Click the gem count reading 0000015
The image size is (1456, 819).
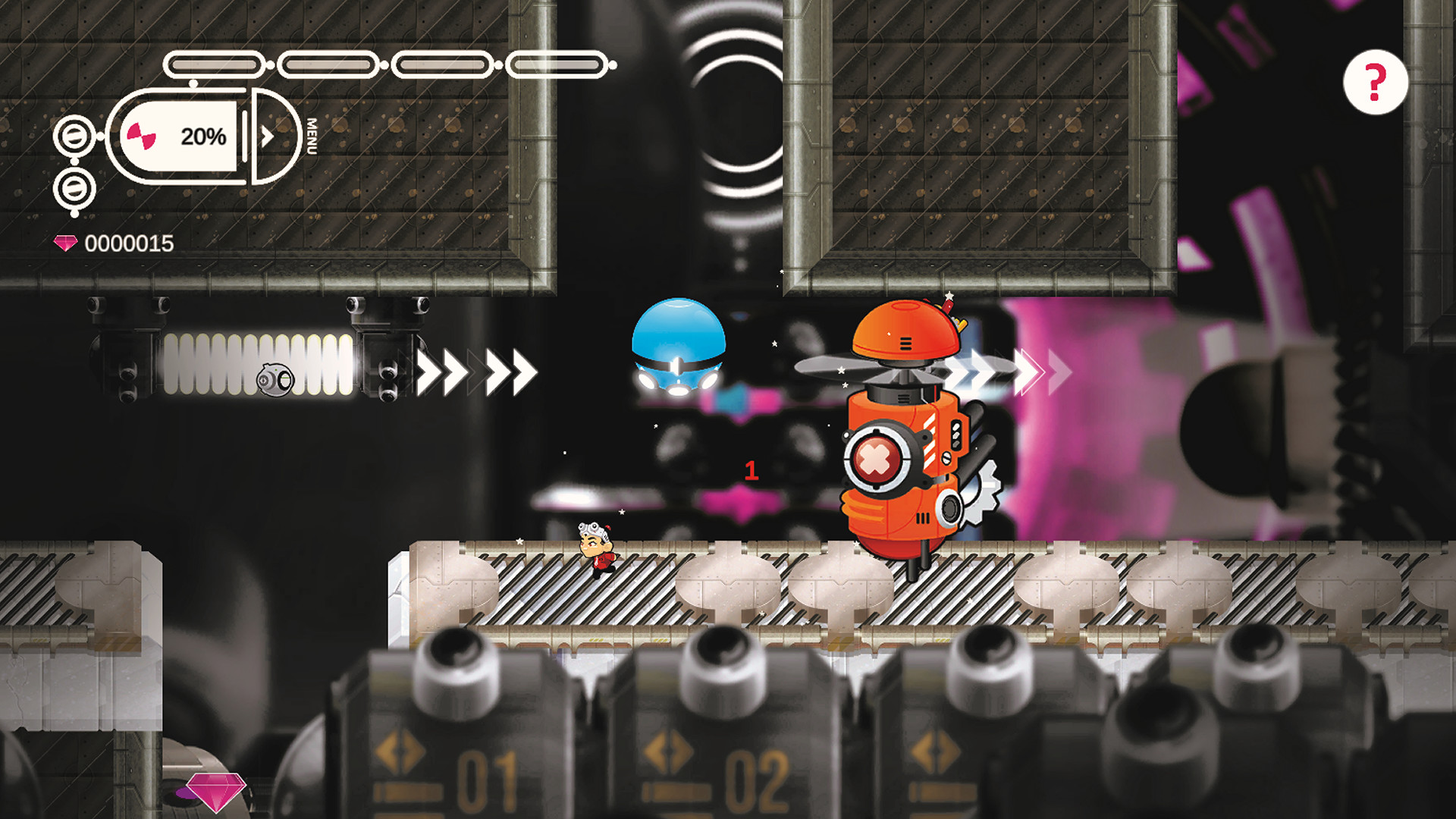click(129, 244)
